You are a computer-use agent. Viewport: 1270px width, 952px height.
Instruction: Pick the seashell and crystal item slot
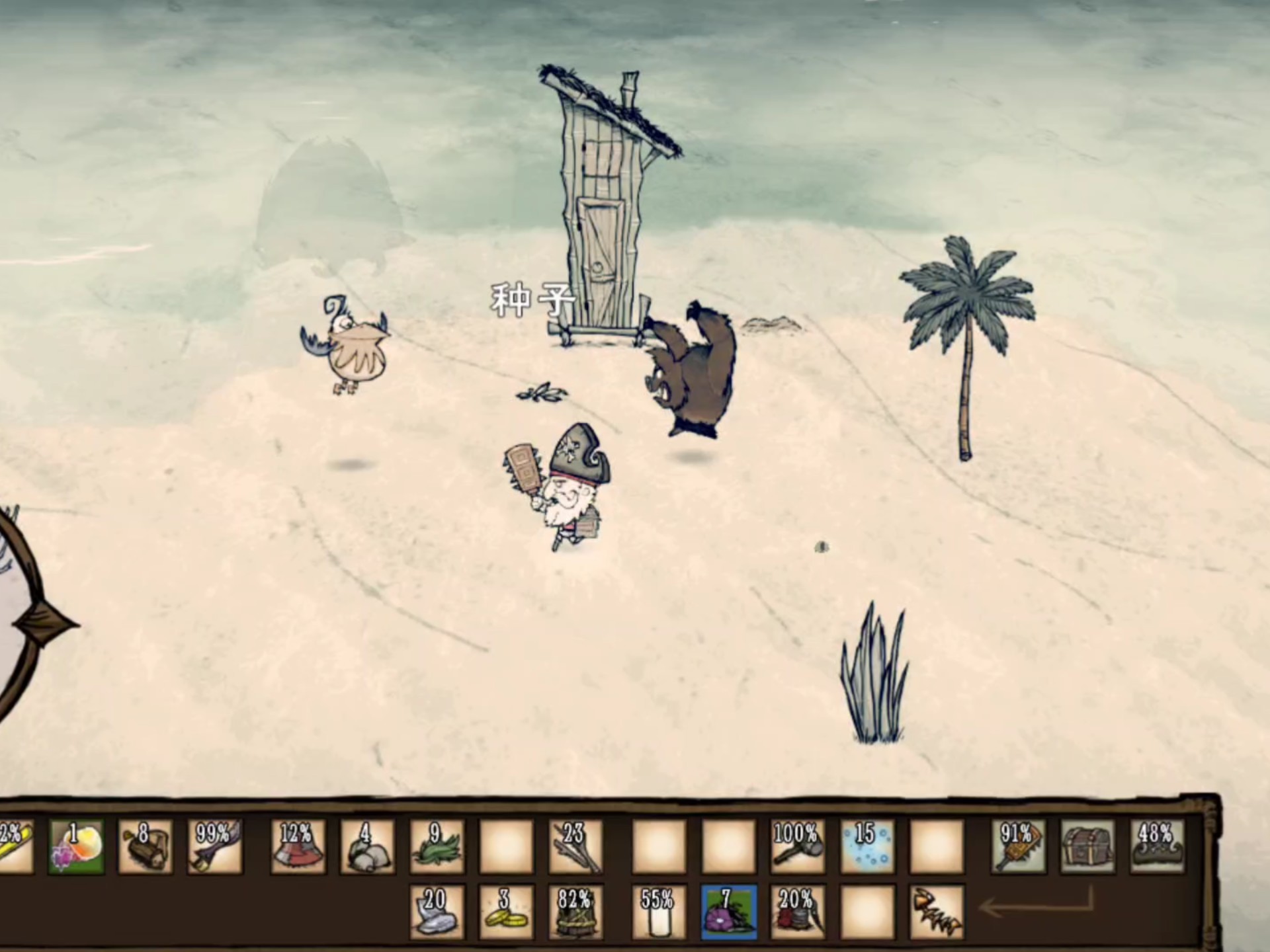click(x=77, y=847)
